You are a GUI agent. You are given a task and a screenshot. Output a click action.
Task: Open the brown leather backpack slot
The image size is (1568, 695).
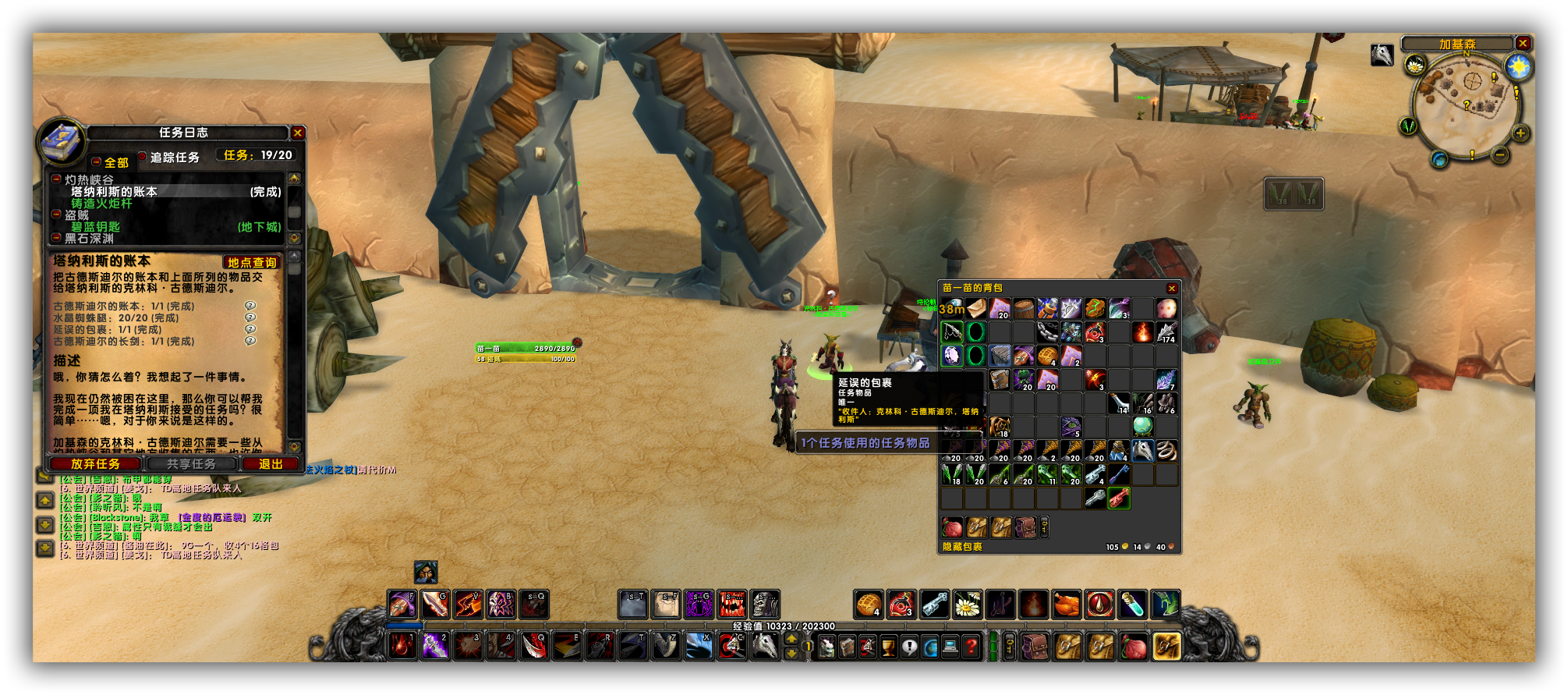[x=1034, y=647]
